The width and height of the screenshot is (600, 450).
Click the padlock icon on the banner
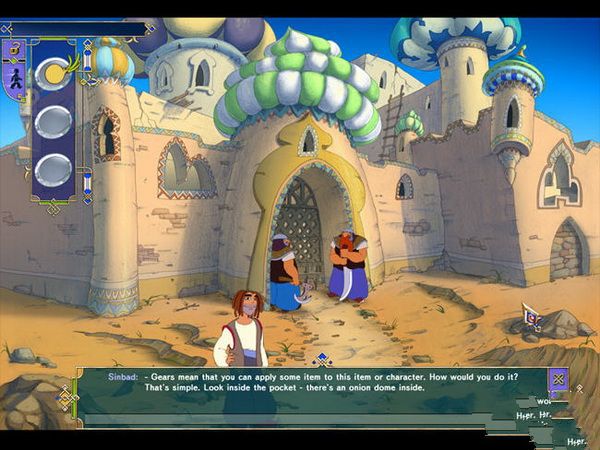point(17,49)
